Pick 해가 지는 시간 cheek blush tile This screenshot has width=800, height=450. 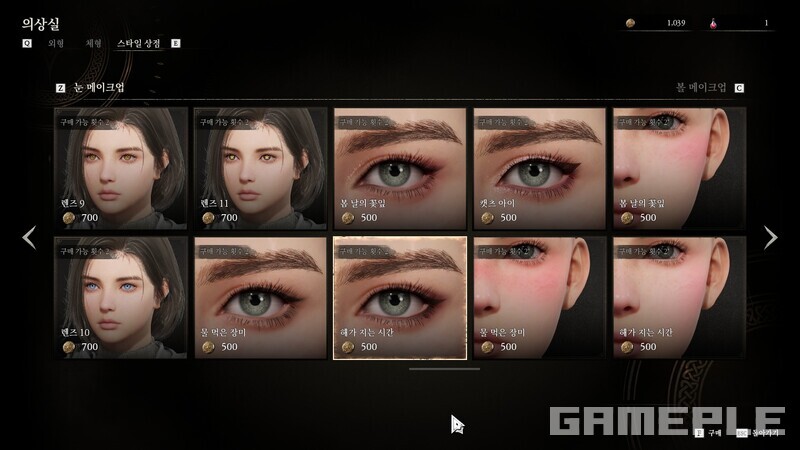click(x=679, y=297)
